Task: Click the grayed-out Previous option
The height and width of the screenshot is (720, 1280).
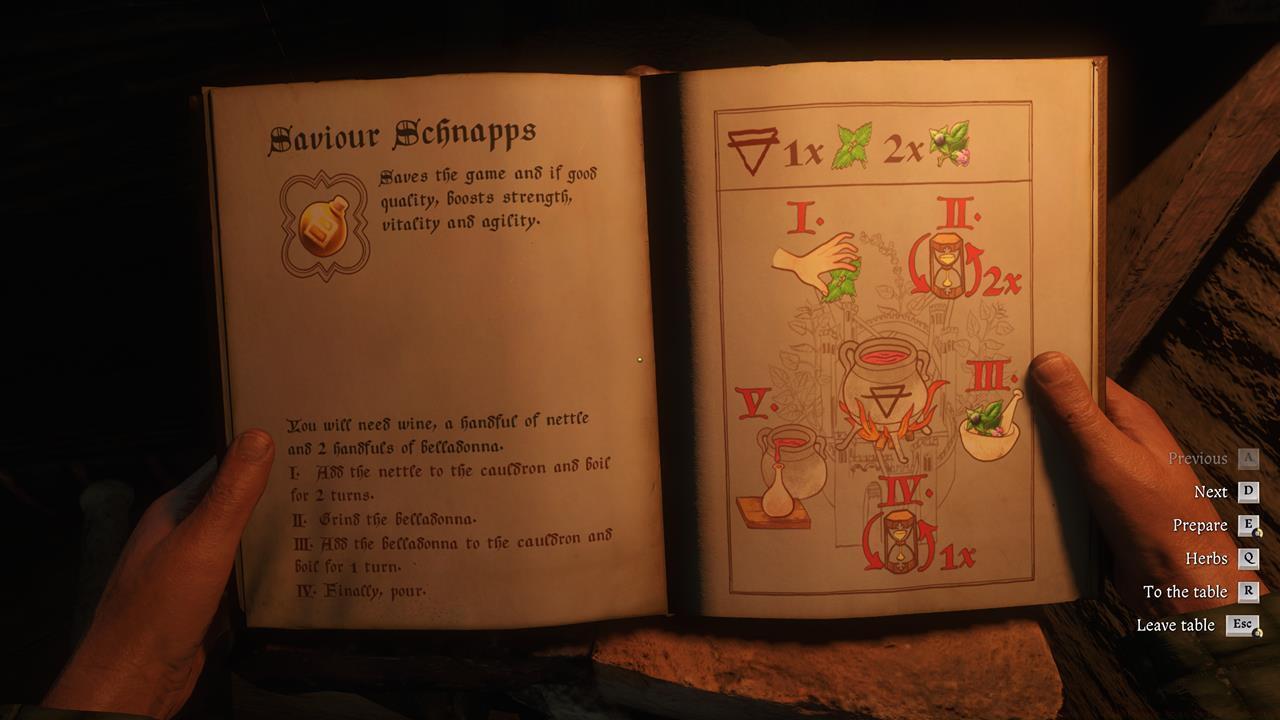Action: click(1197, 458)
